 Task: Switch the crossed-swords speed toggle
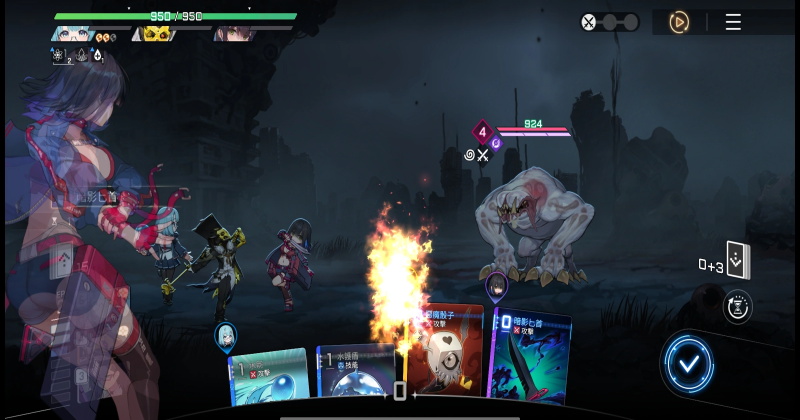[x=610, y=22]
